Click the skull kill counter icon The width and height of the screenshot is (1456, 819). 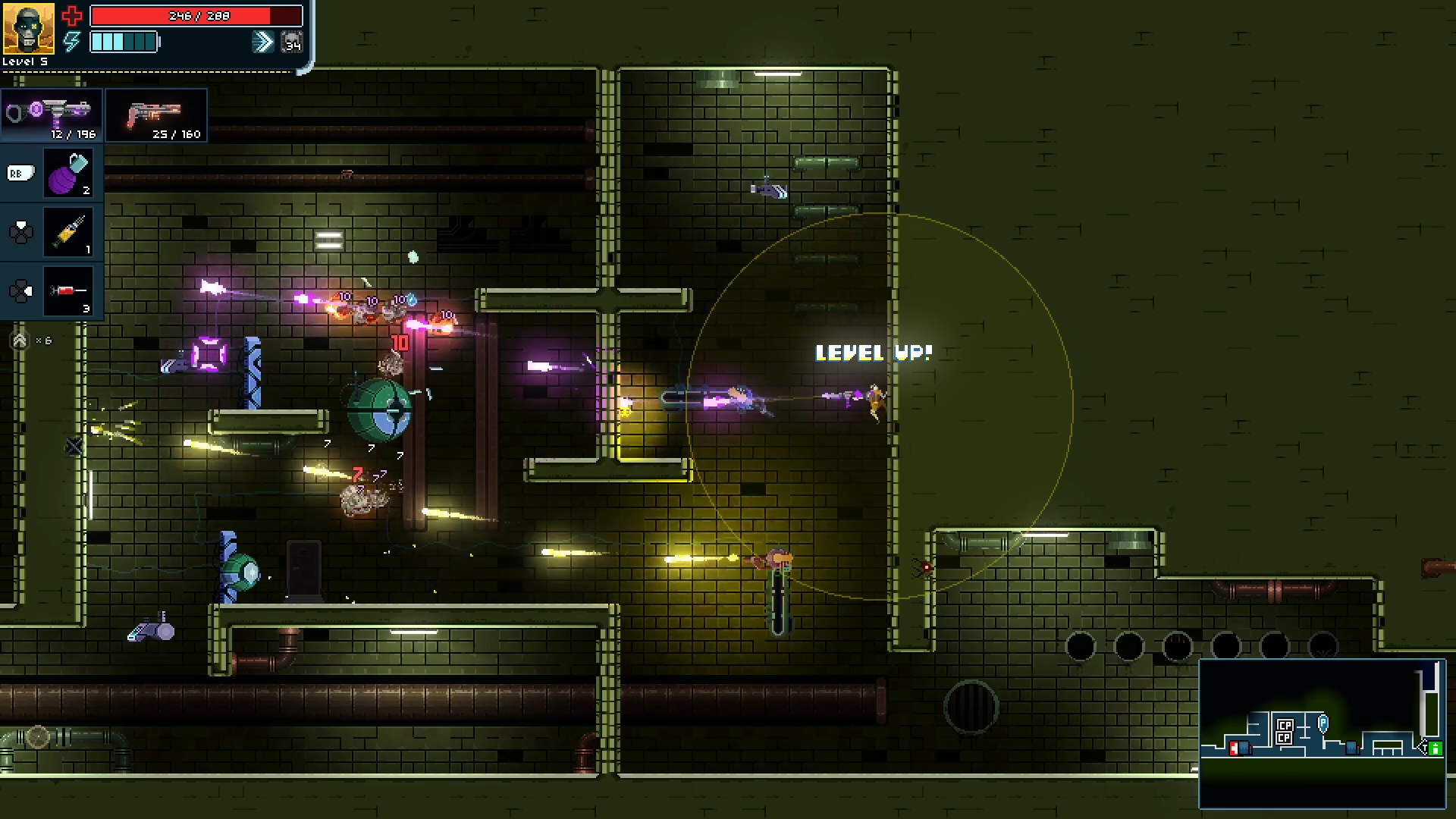(292, 42)
